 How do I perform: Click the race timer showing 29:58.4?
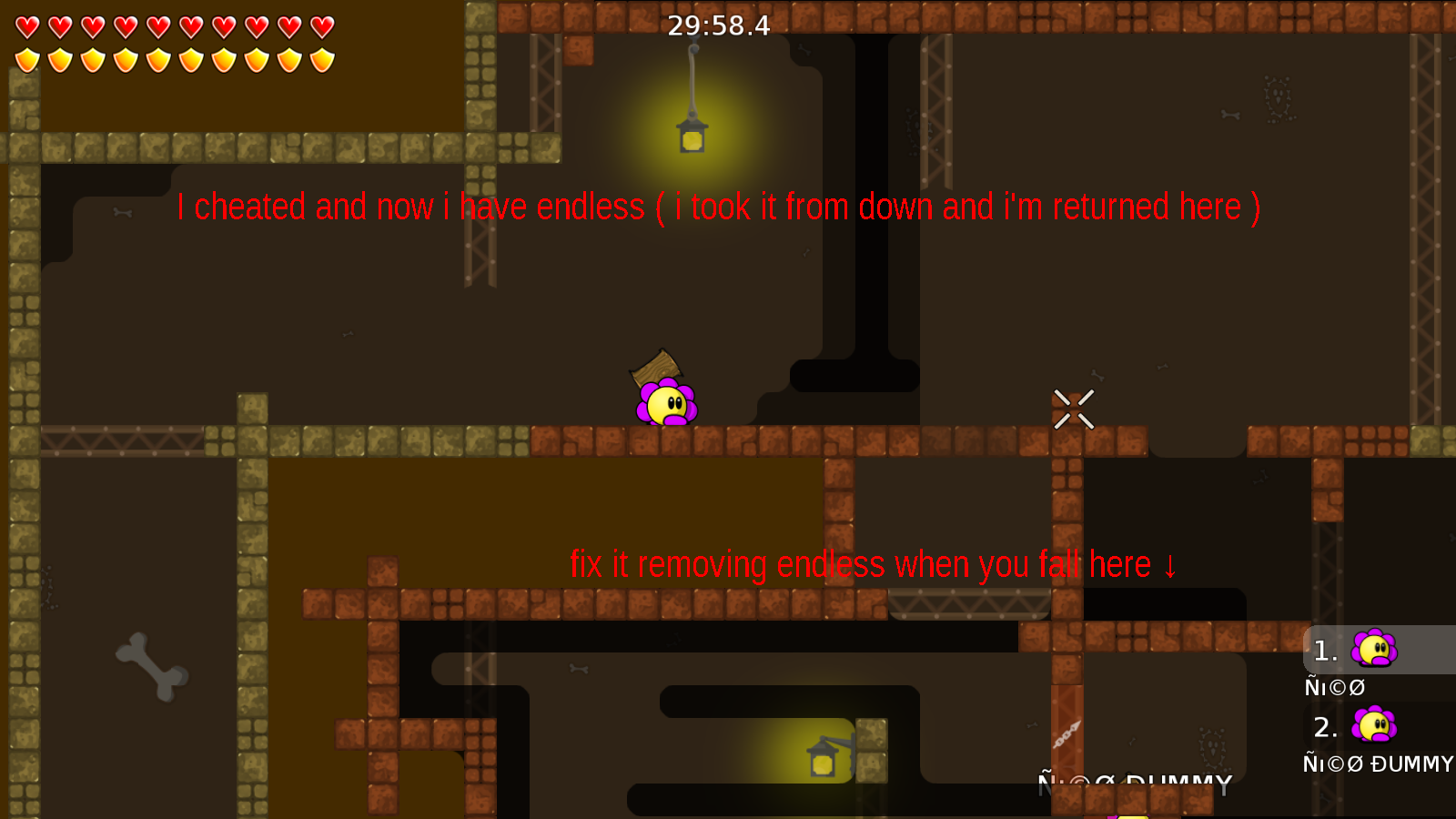coord(718,26)
